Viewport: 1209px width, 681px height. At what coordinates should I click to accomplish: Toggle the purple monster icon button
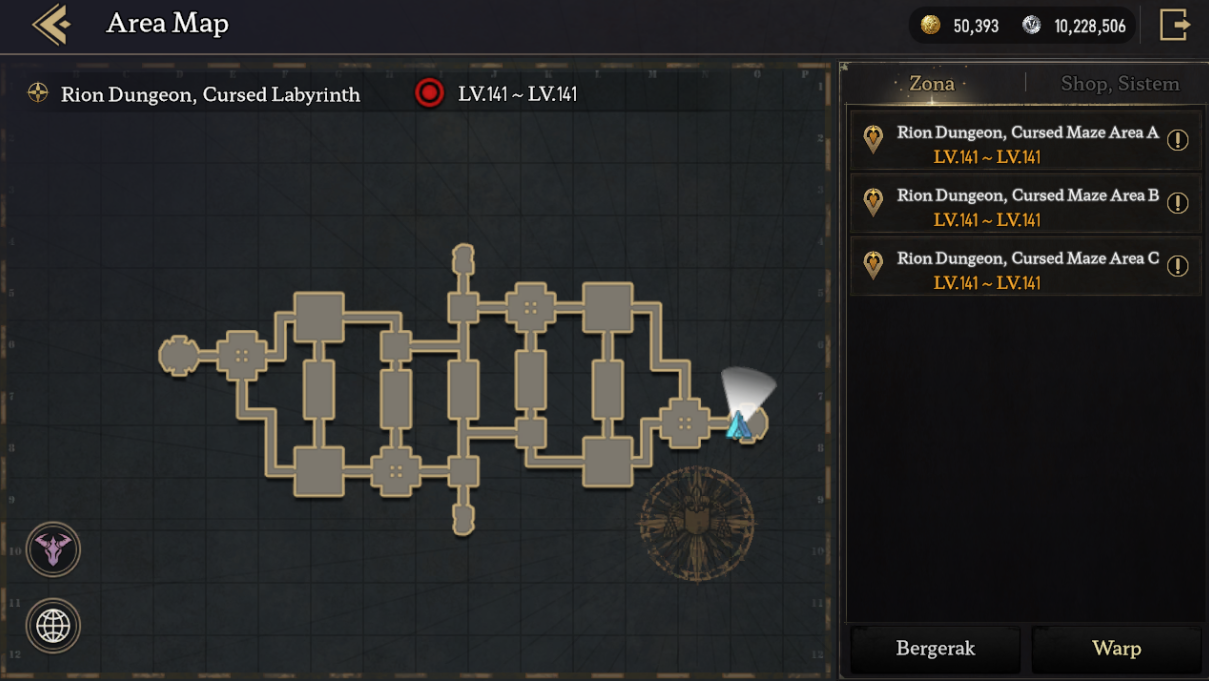click(53, 549)
